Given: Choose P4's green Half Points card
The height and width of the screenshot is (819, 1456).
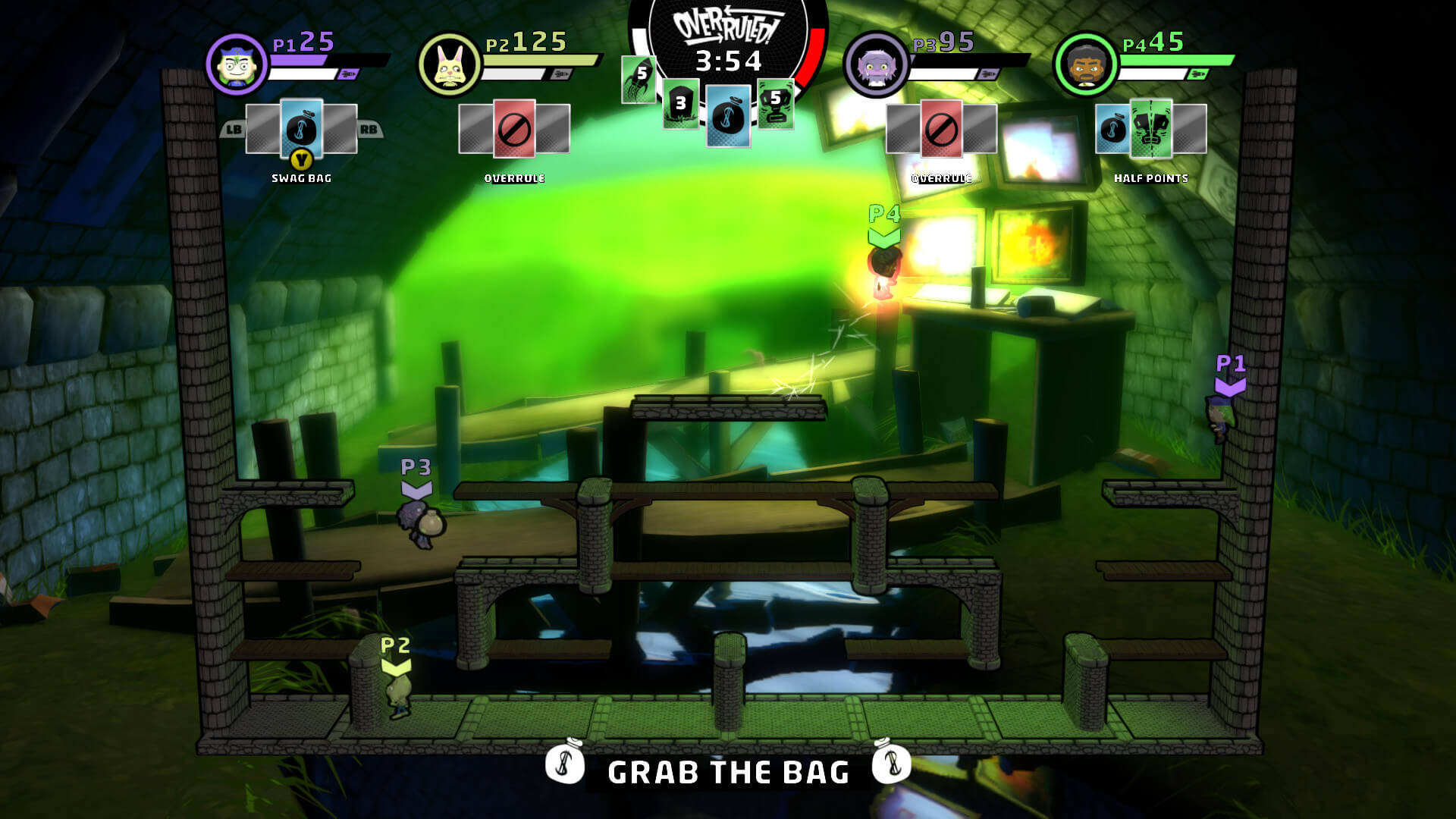Looking at the screenshot, I should 1150,128.
